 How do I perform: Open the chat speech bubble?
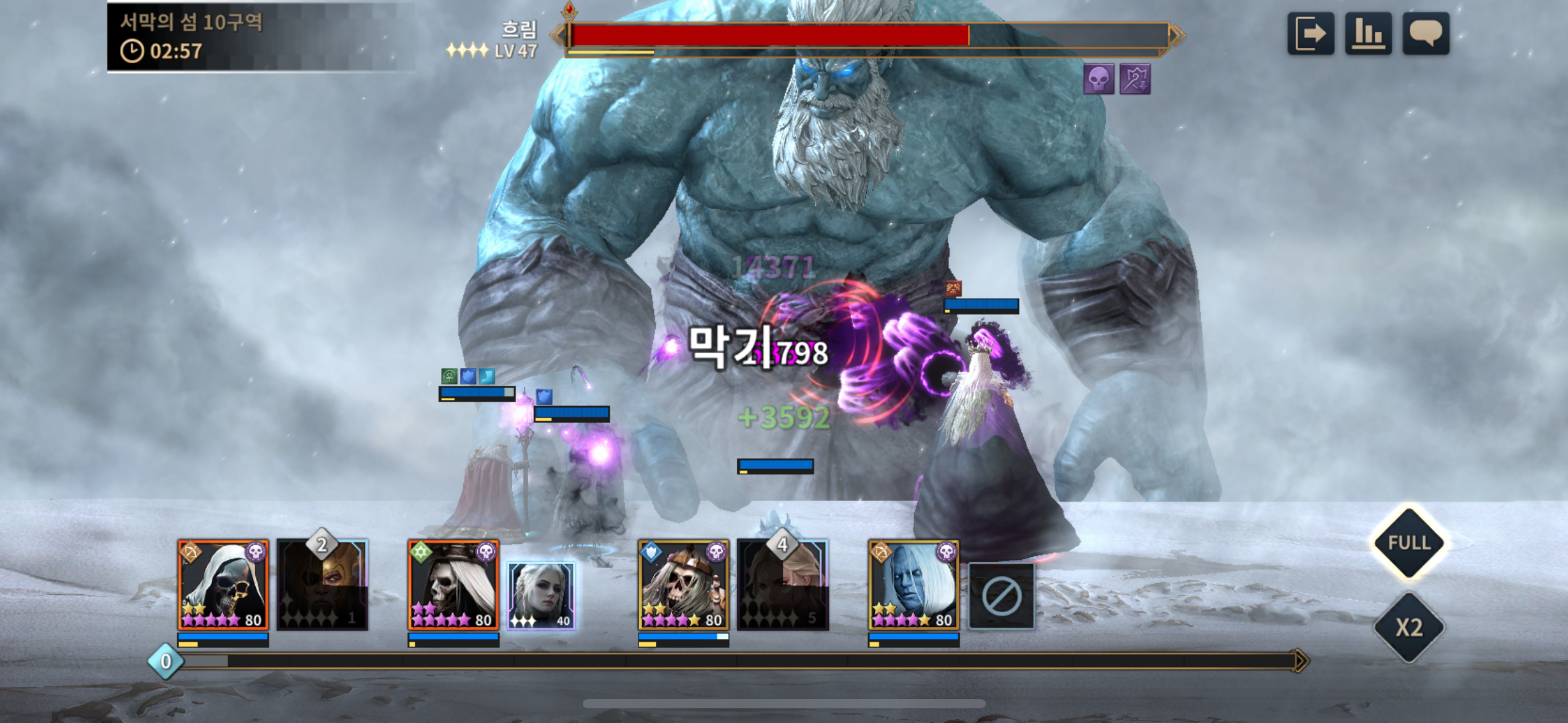tap(1426, 34)
